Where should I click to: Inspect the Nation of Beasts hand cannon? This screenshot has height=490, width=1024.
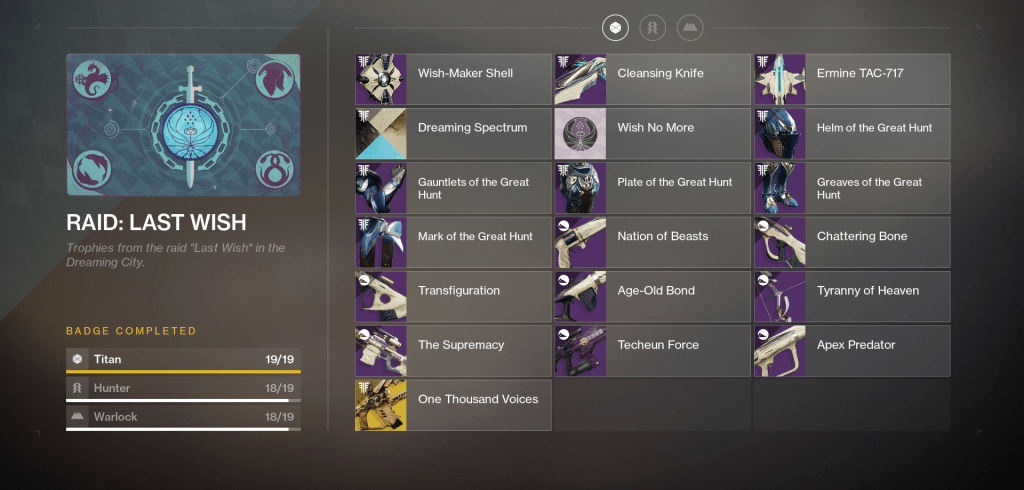tap(652, 242)
